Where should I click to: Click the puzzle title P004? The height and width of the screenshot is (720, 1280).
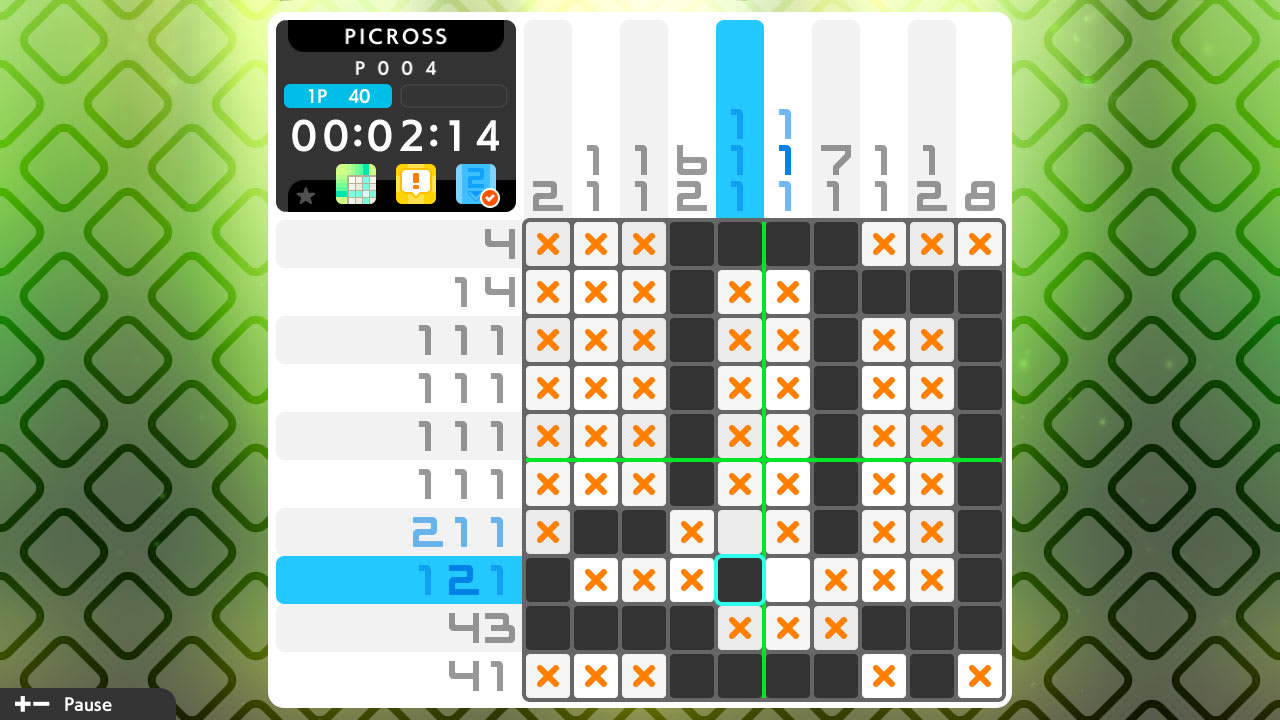coord(397,68)
